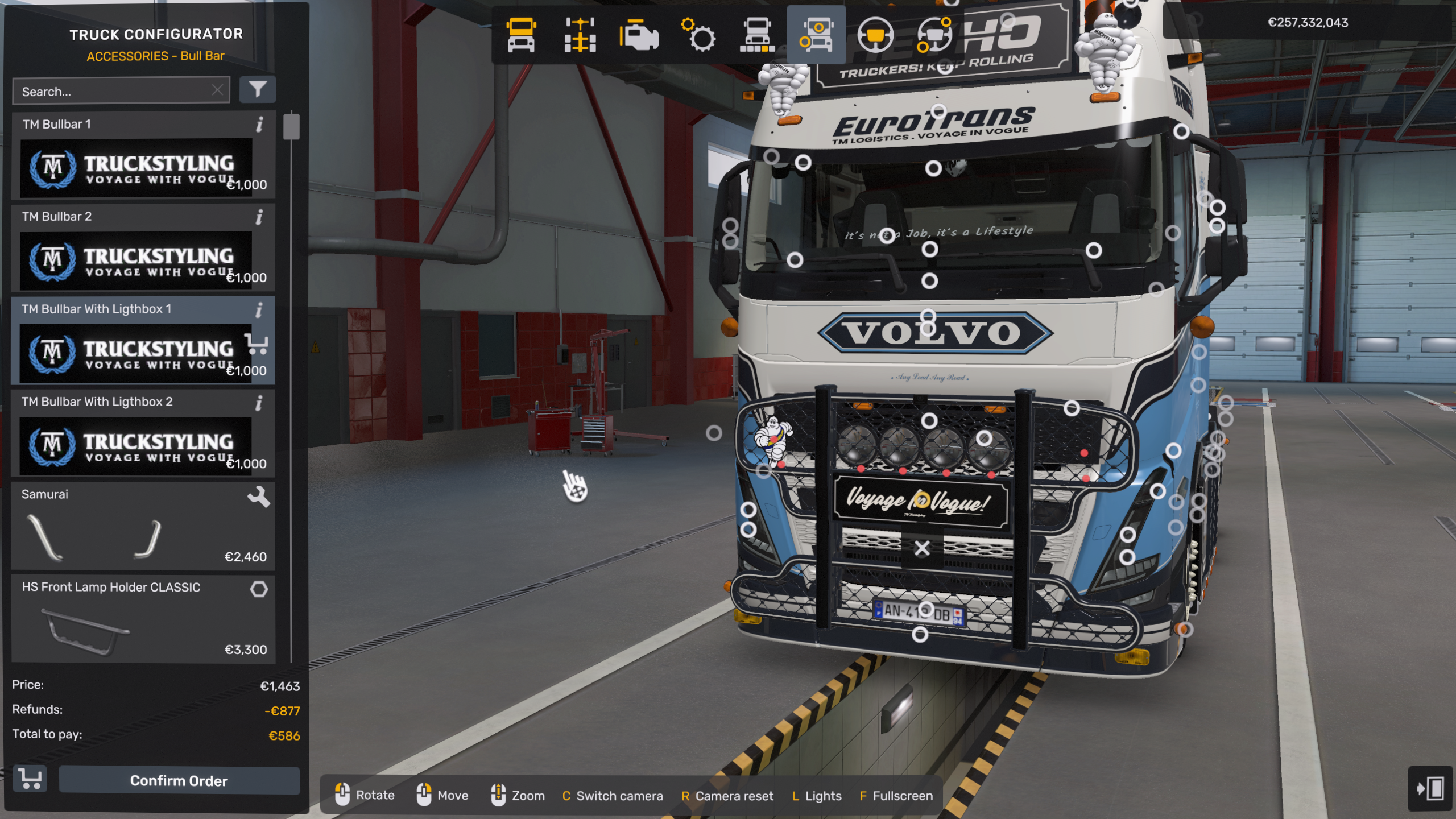Exit the configurator with the corner door icon
The height and width of the screenshot is (819, 1456).
(1430, 788)
